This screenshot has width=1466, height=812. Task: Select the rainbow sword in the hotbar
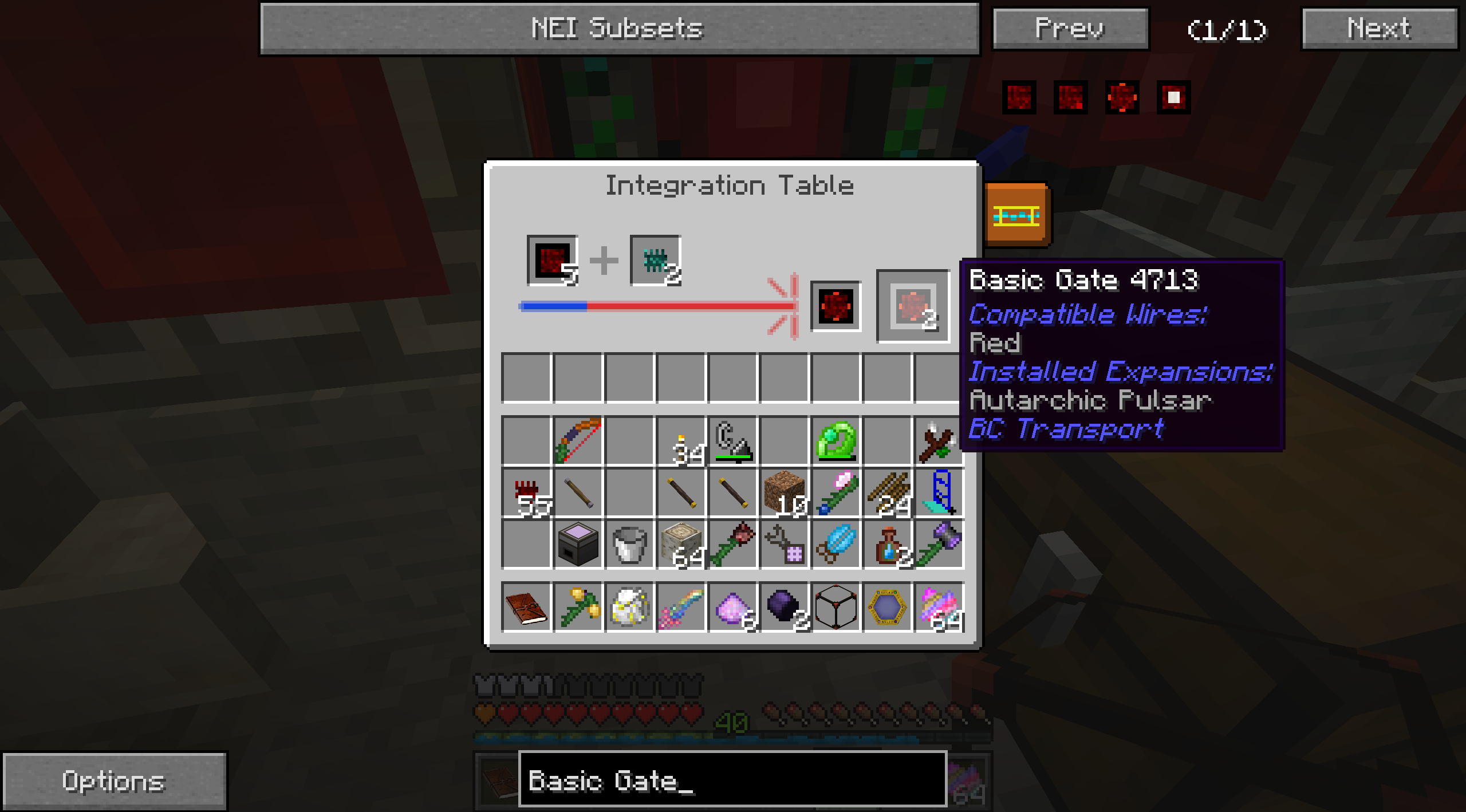pos(681,607)
